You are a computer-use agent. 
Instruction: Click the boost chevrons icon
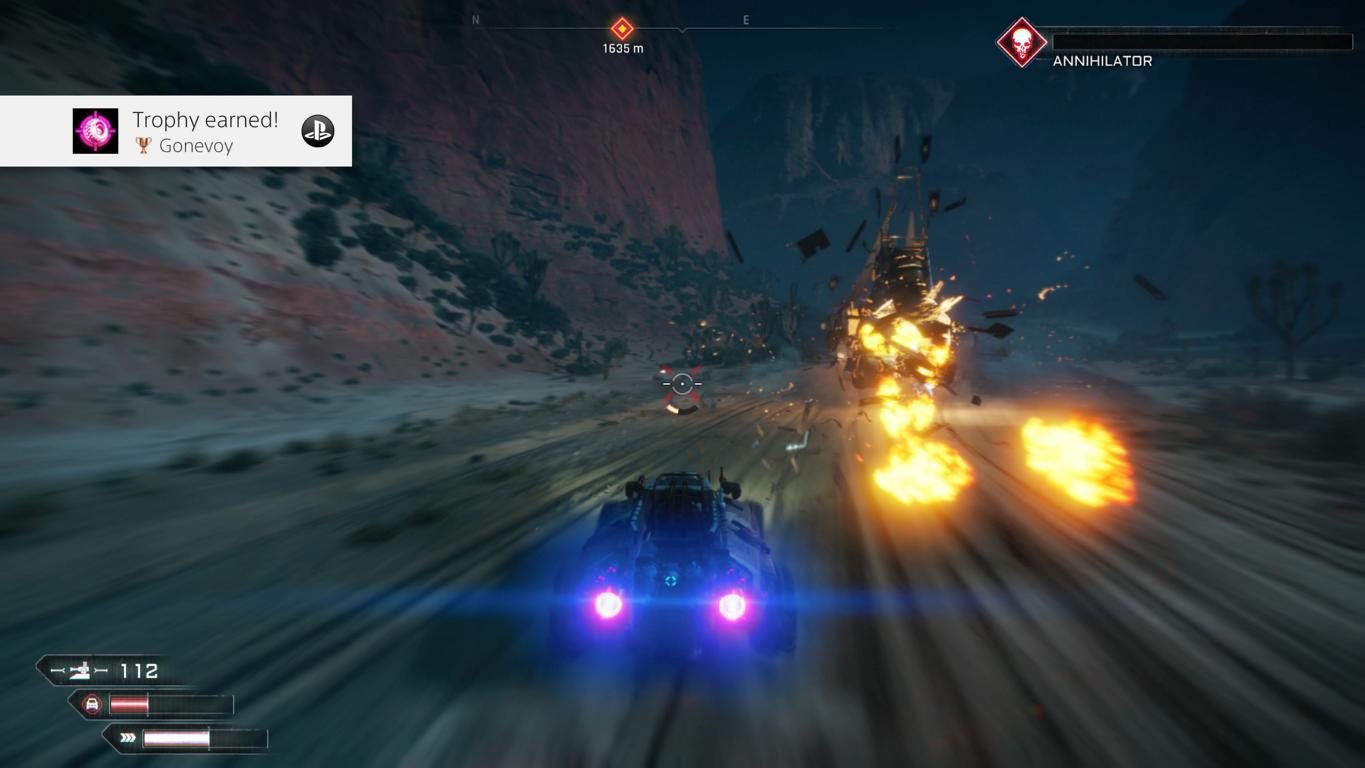(x=128, y=739)
